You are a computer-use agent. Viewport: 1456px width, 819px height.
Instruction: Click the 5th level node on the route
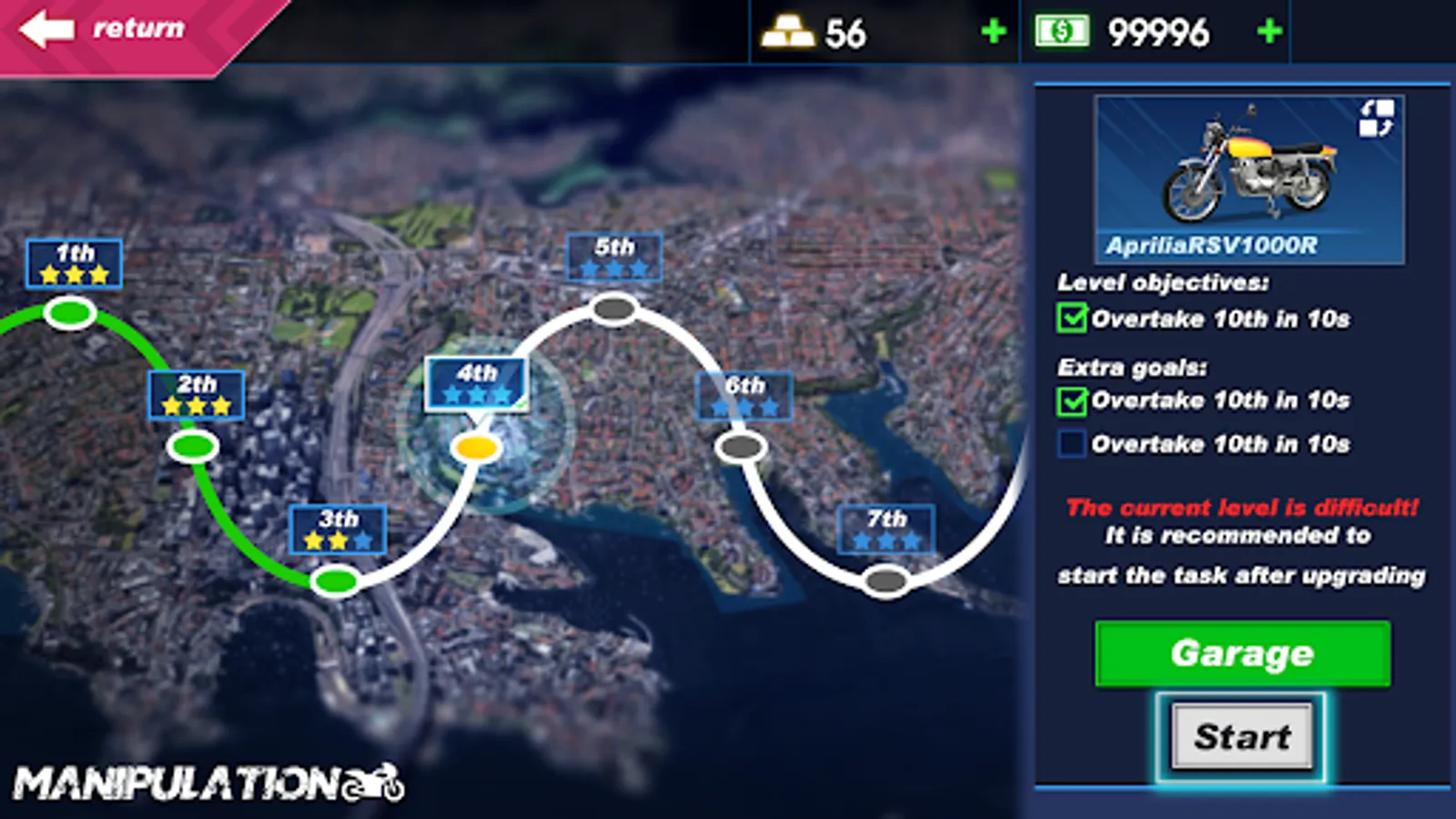(x=612, y=309)
